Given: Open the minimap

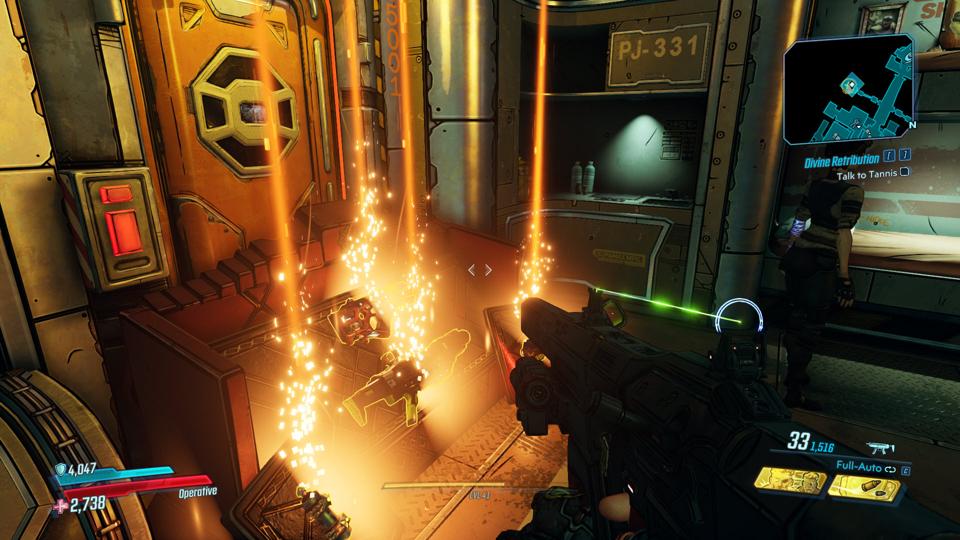Looking at the screenshot, I should coord(848,91).
